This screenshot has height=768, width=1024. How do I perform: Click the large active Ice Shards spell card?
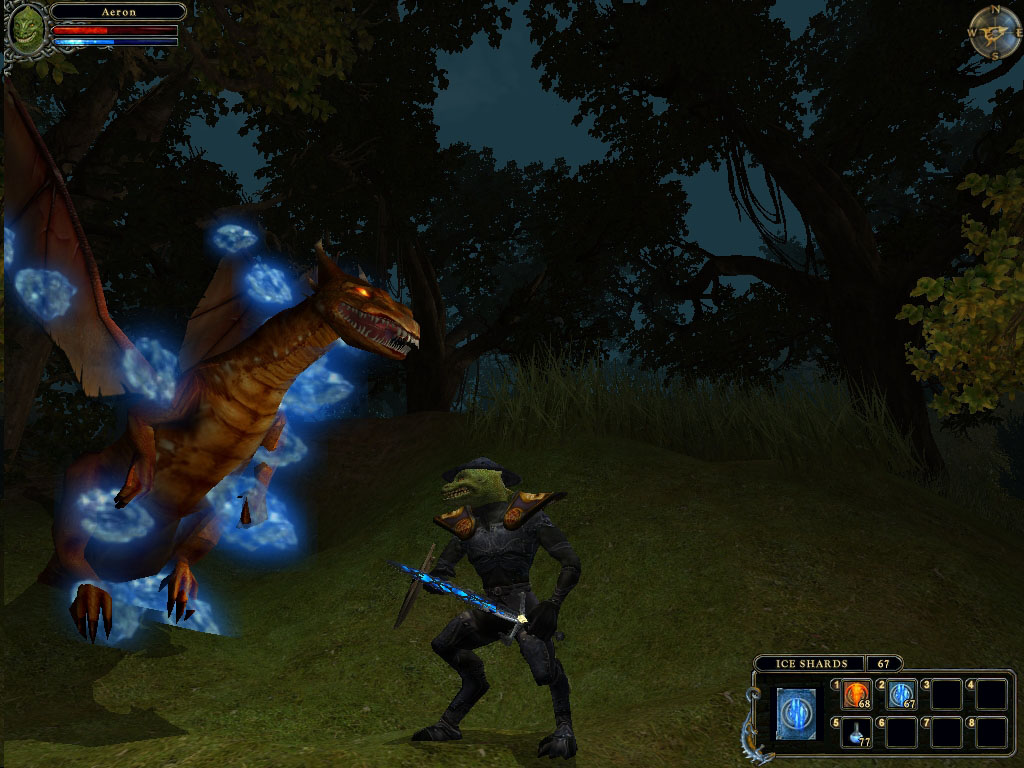796,713
